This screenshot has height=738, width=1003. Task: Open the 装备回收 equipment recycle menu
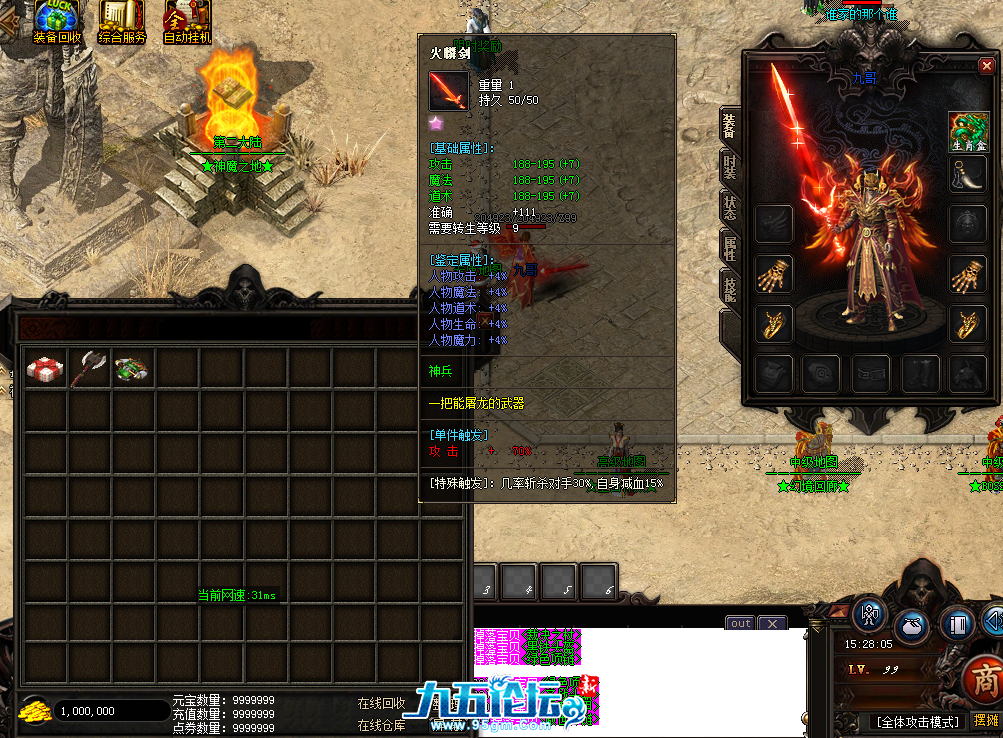point(58,22)
